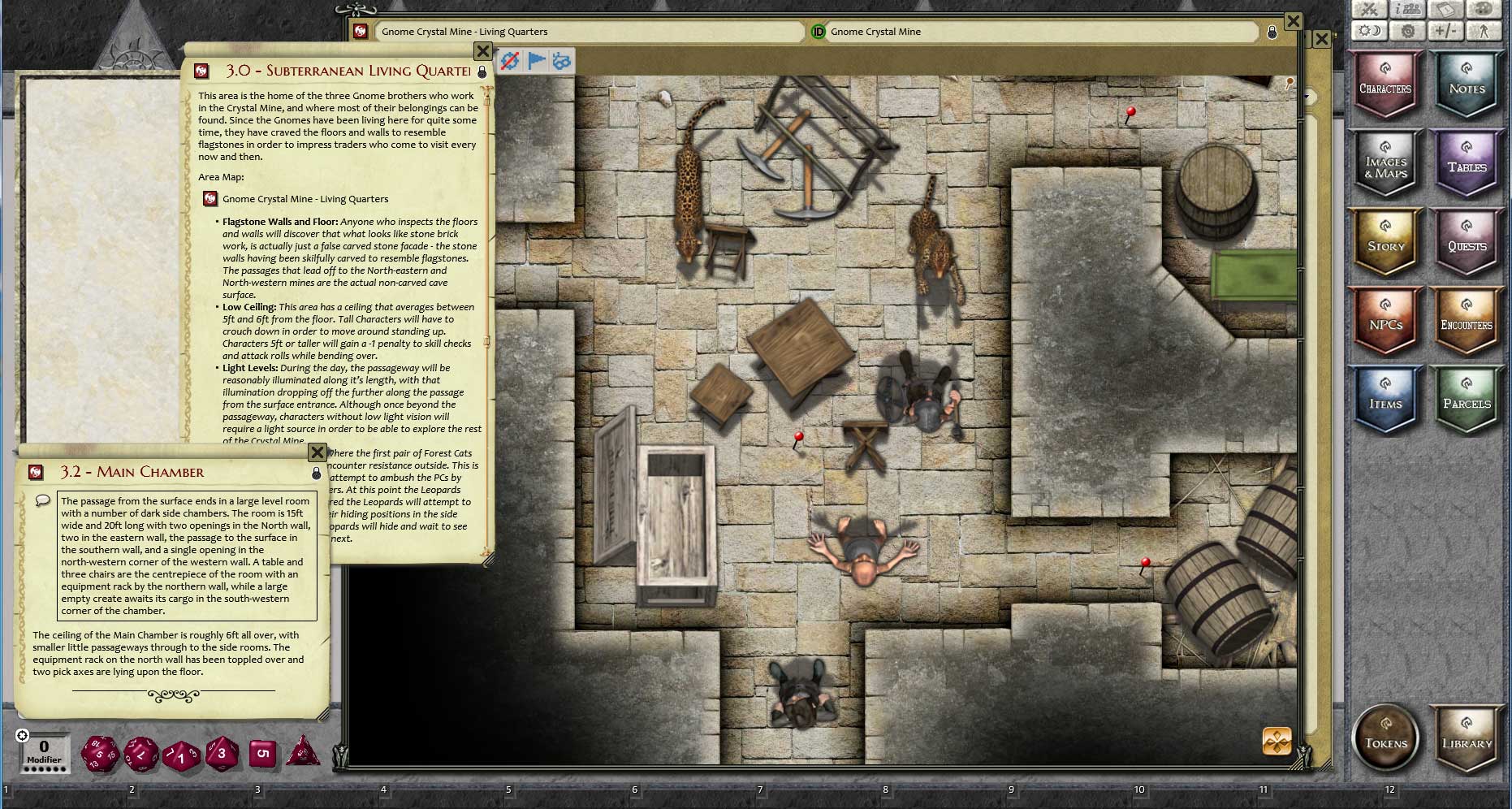The image size is (1512, 809).
Task: Open the Library
Action: point(1467,739)
